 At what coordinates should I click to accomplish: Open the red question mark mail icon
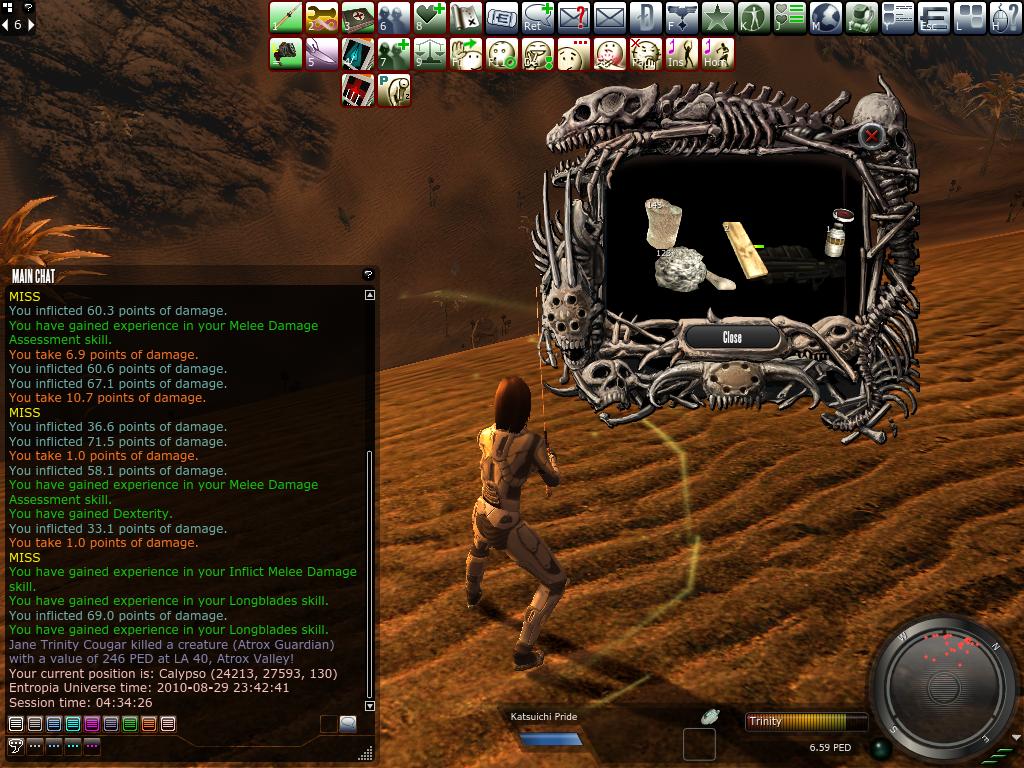pyautogui.click(x=574, y=17)
